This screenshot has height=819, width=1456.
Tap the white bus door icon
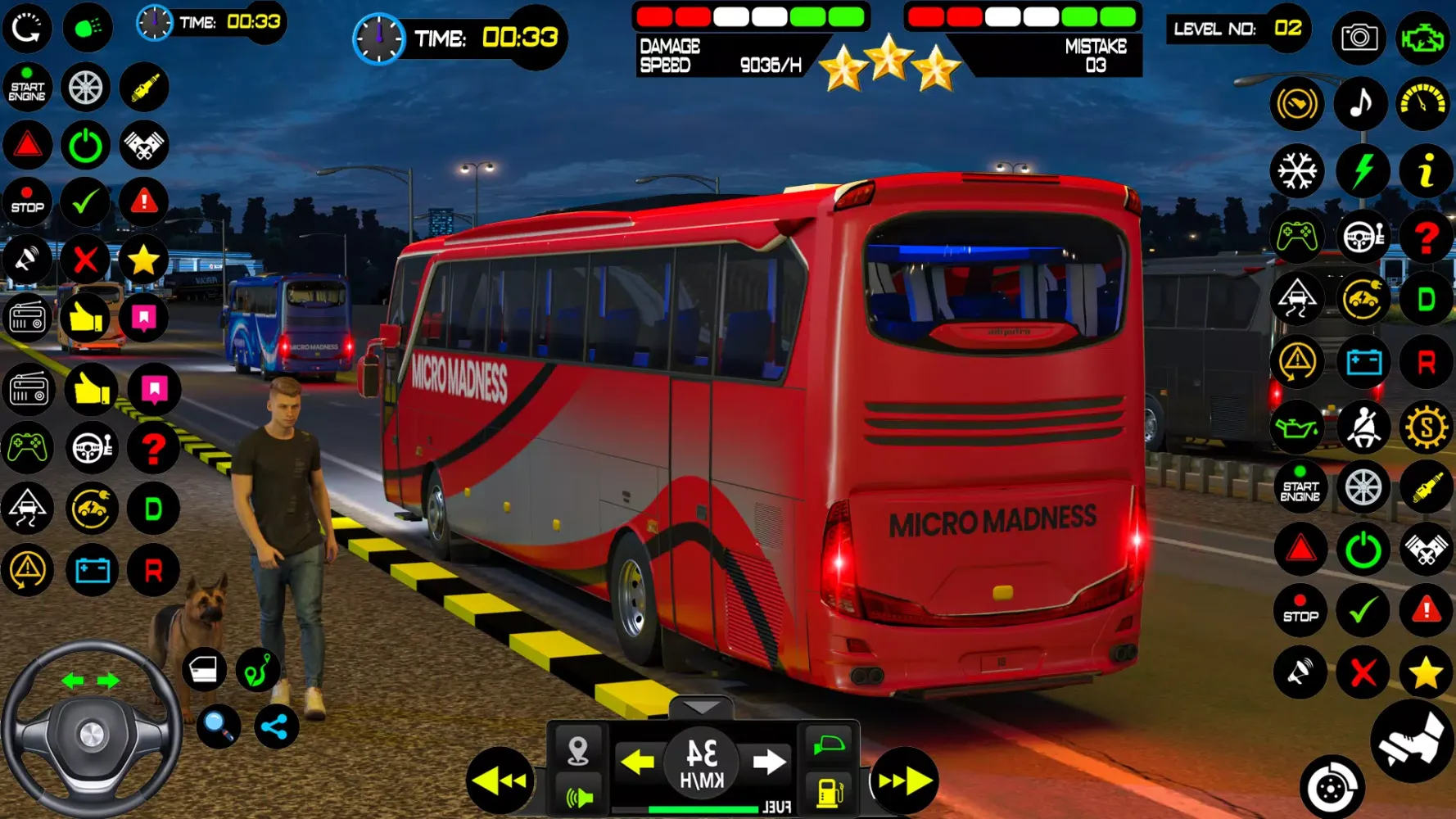click(x=203, y=669)
